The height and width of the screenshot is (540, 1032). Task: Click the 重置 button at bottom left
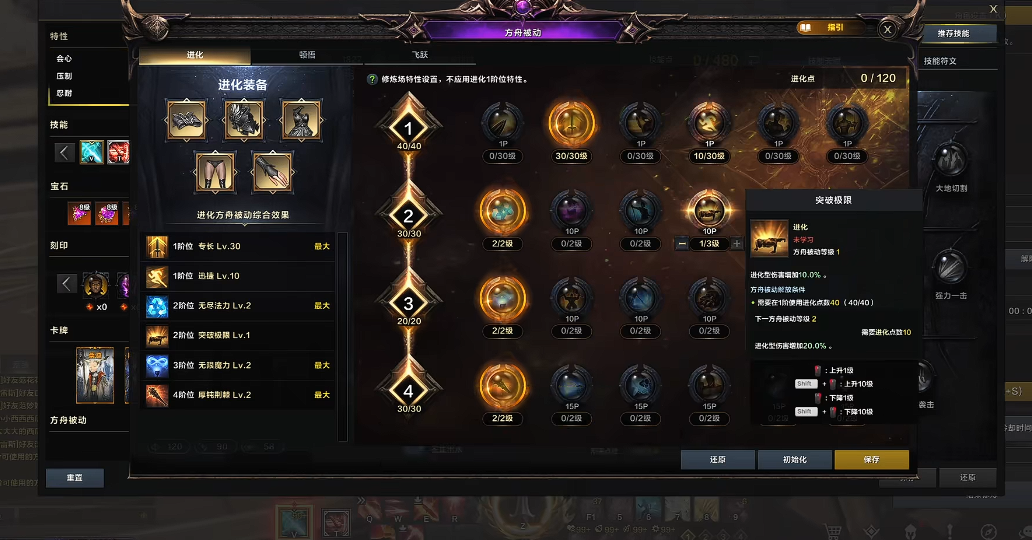coord(75,478)
